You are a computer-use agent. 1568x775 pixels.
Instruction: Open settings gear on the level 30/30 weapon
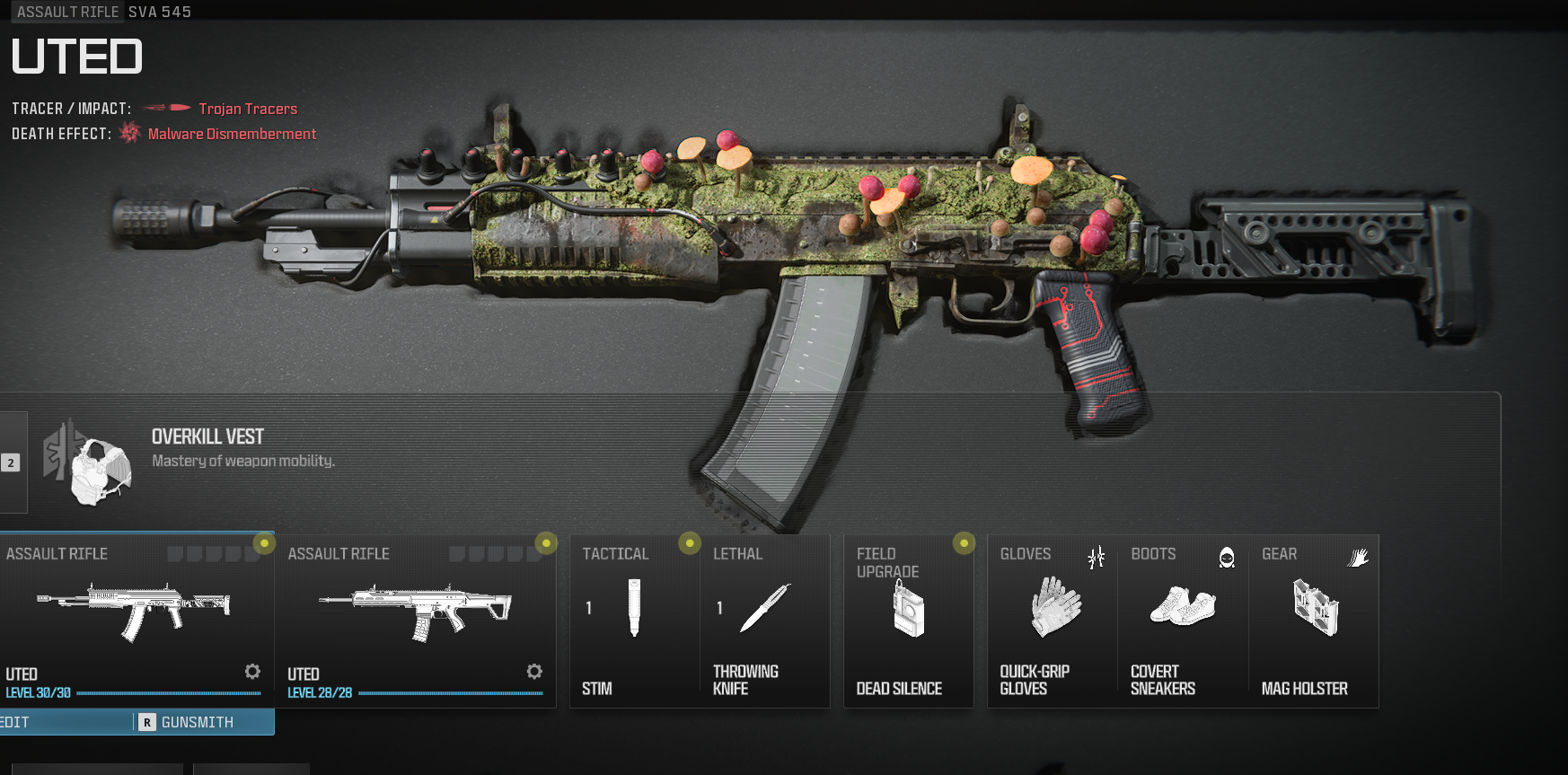pos(252,672)
